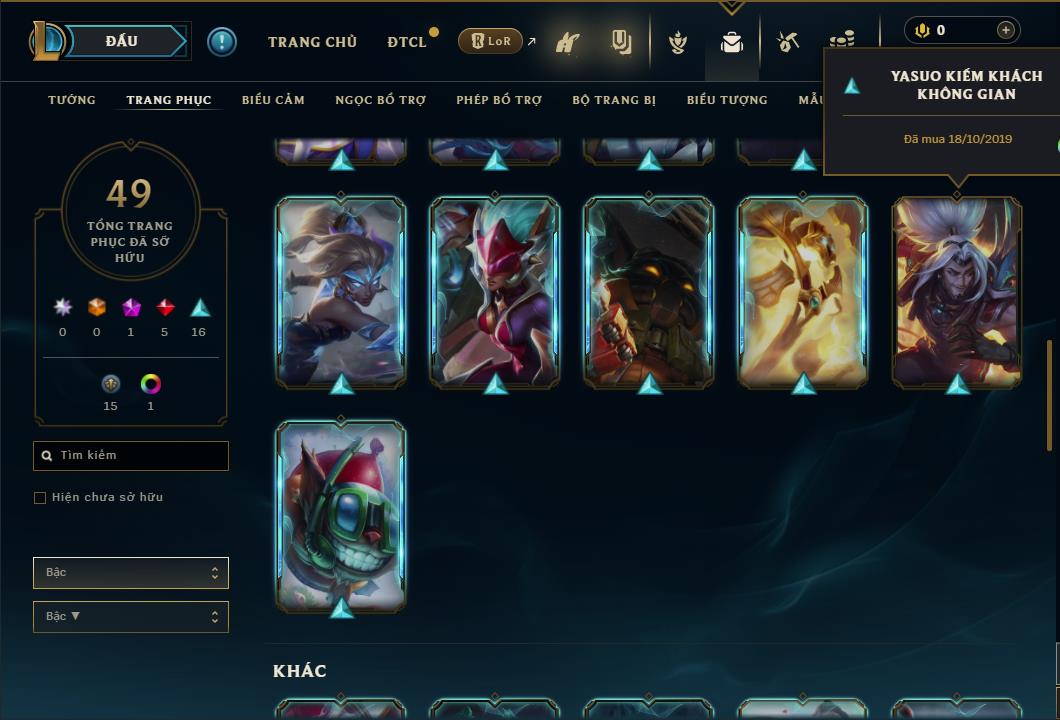Click the exclamation alert icon
1060x720 pixels.
222,42
